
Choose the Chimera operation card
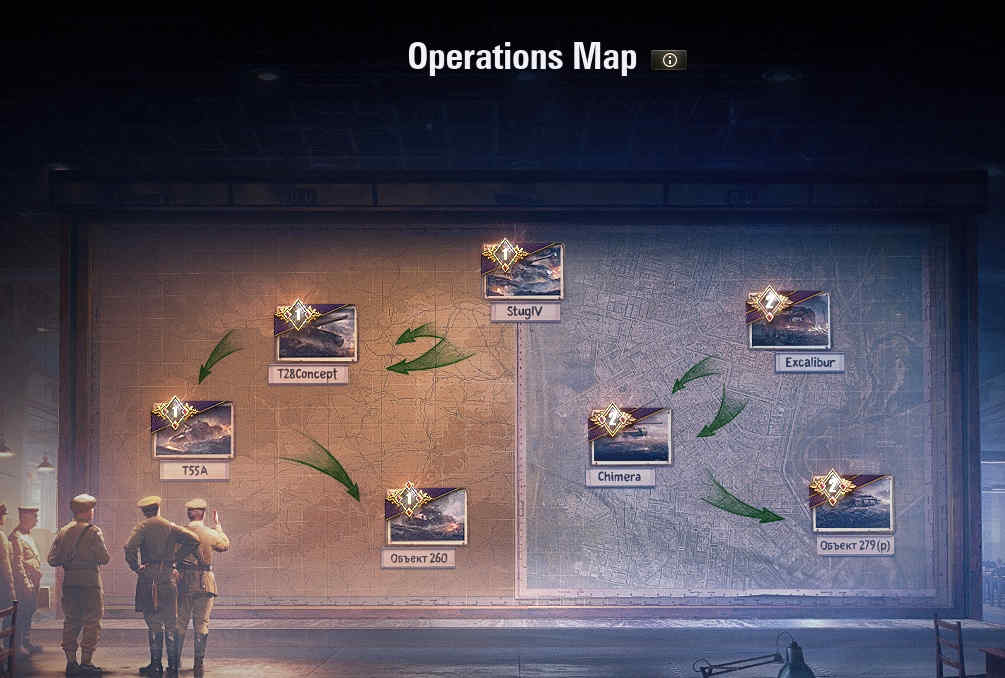coord(630,437)
